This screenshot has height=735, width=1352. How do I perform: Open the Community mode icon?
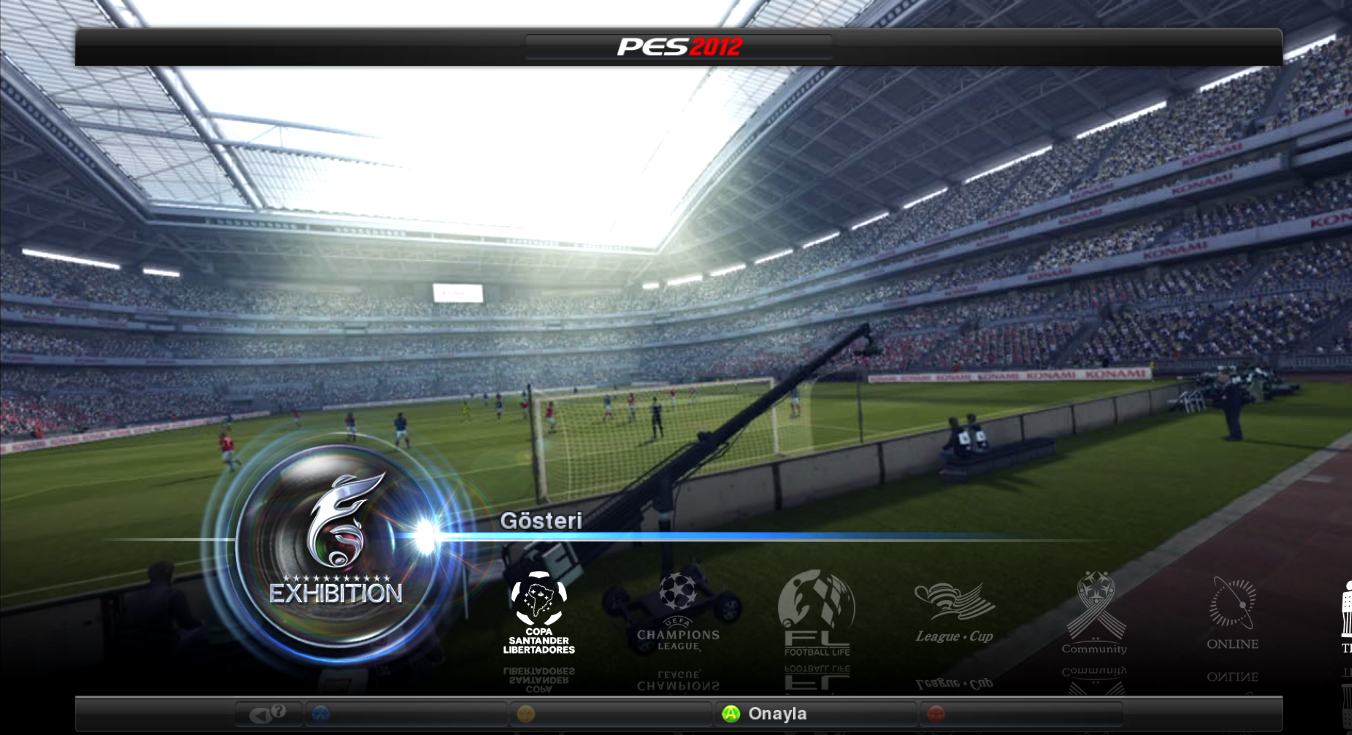(x=1093, y=605)
